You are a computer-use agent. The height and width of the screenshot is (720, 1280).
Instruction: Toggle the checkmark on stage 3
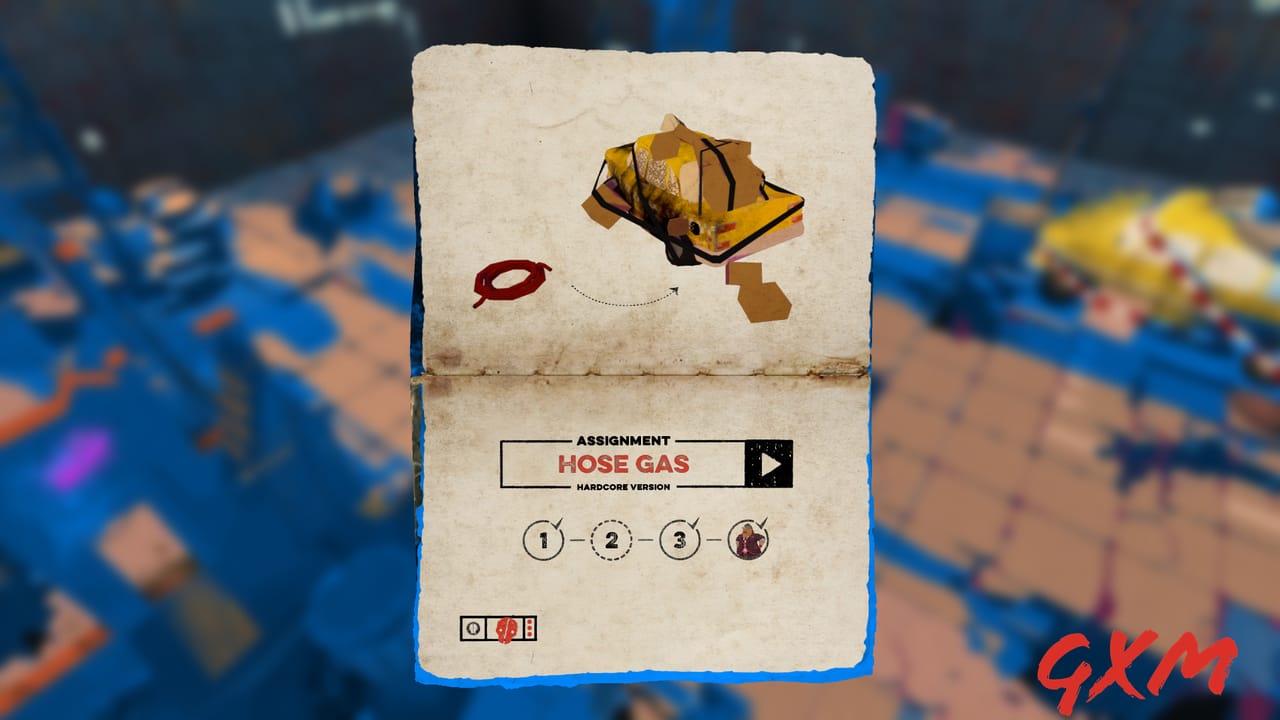[x=695, y=522]
